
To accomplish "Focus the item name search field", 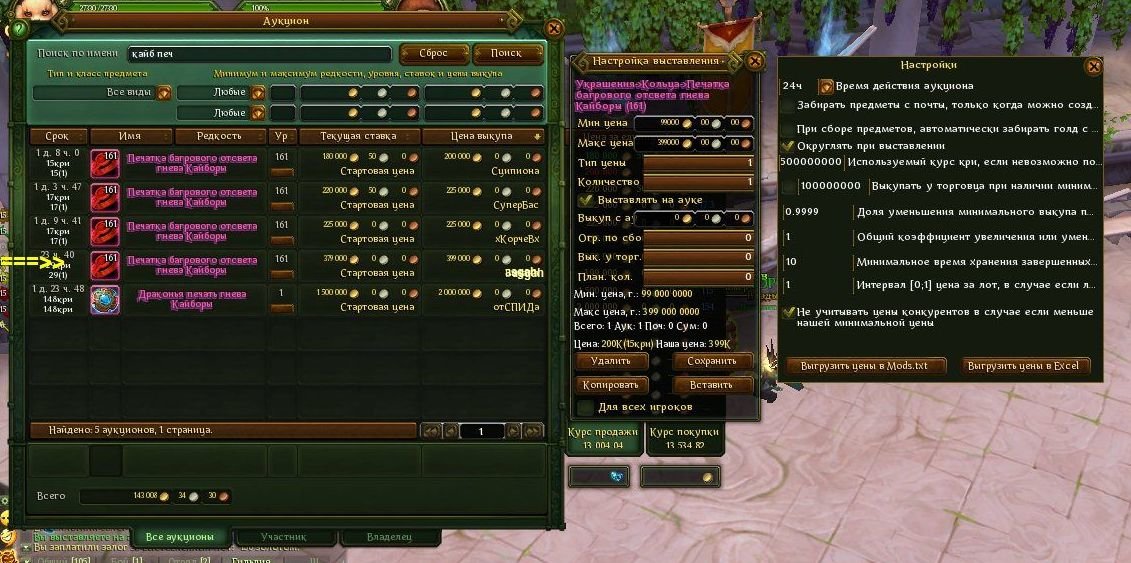I will [x=258, y=54].
